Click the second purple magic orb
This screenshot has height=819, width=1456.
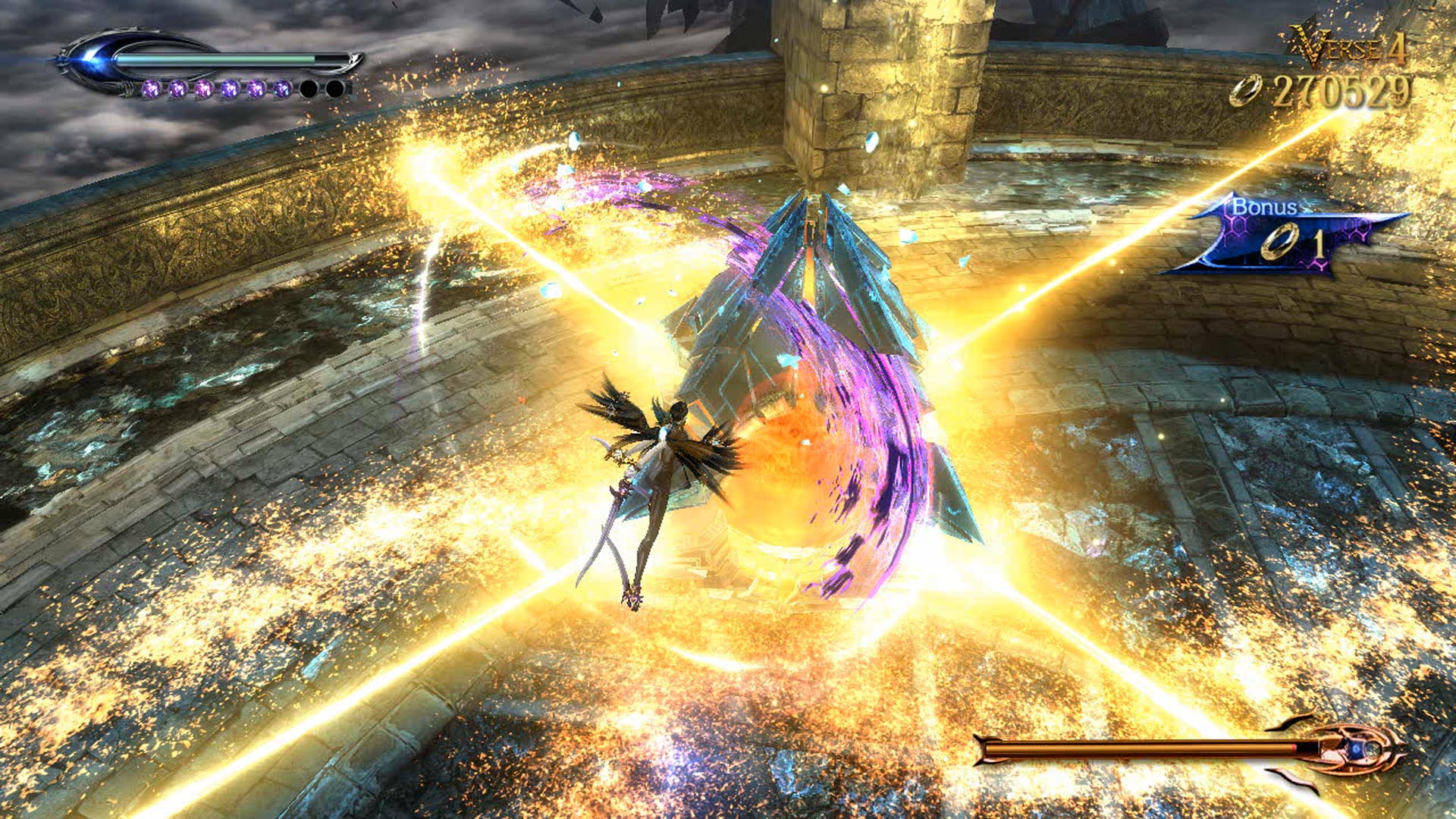point(177,89)
